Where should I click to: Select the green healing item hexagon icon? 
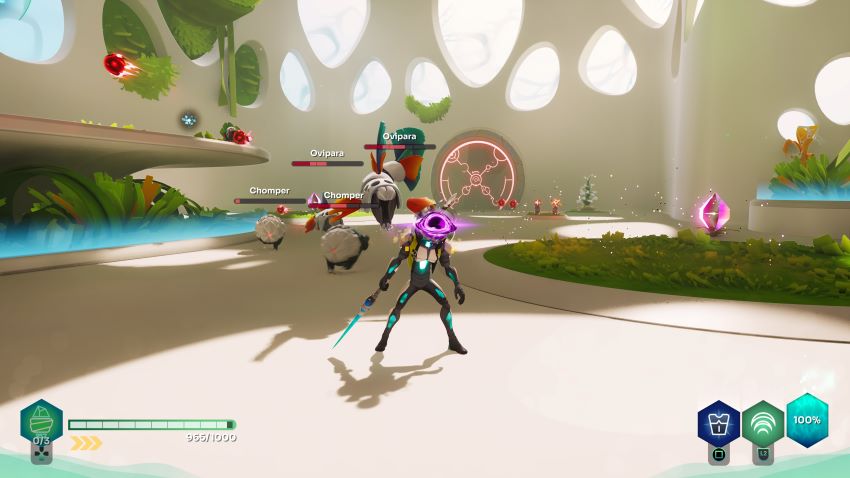pyautogui.click(x=42, y=421)
